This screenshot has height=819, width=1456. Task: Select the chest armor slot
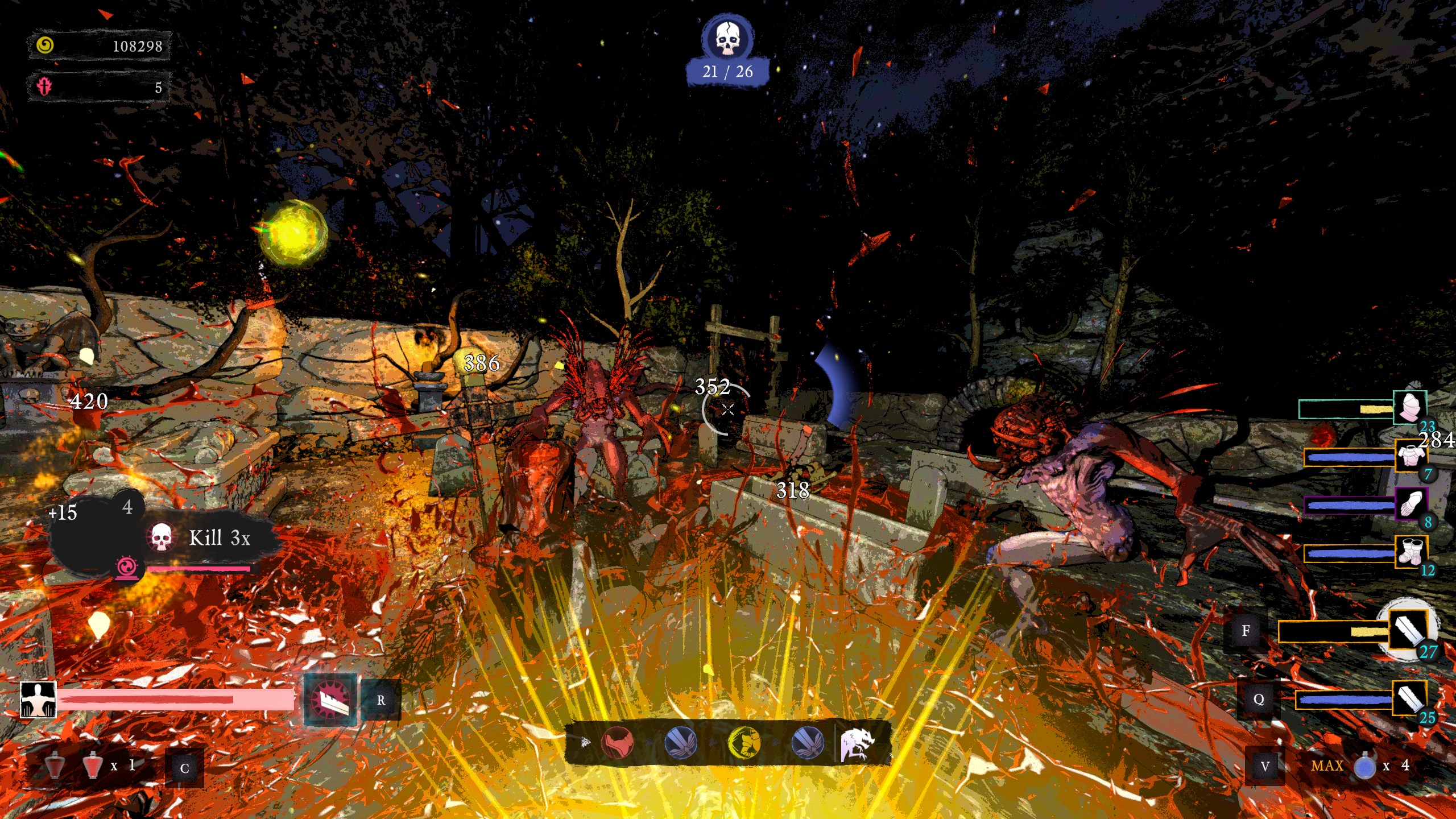(1410, 456)
